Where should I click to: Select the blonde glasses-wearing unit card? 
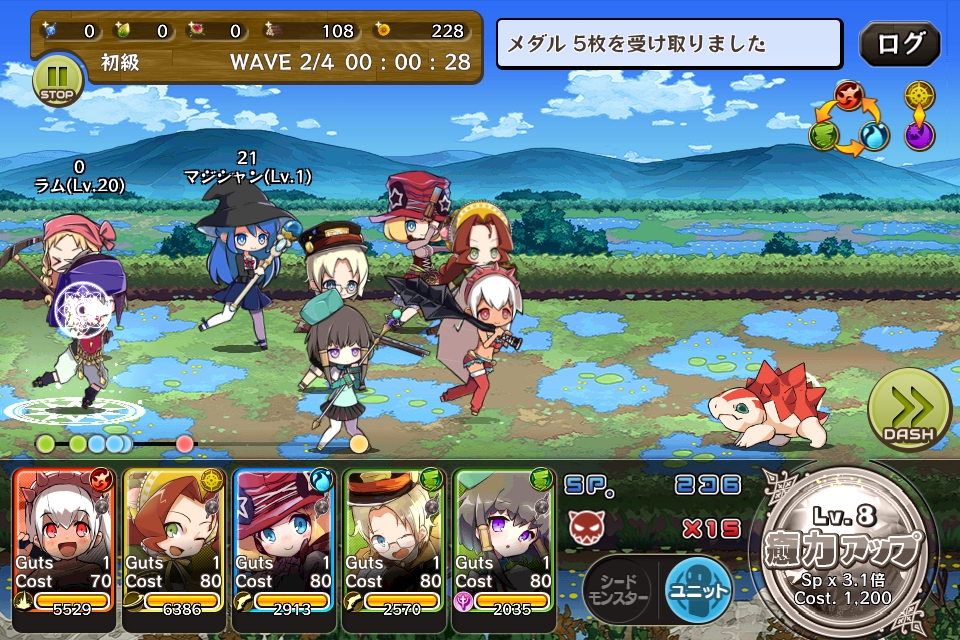point(394,540)
